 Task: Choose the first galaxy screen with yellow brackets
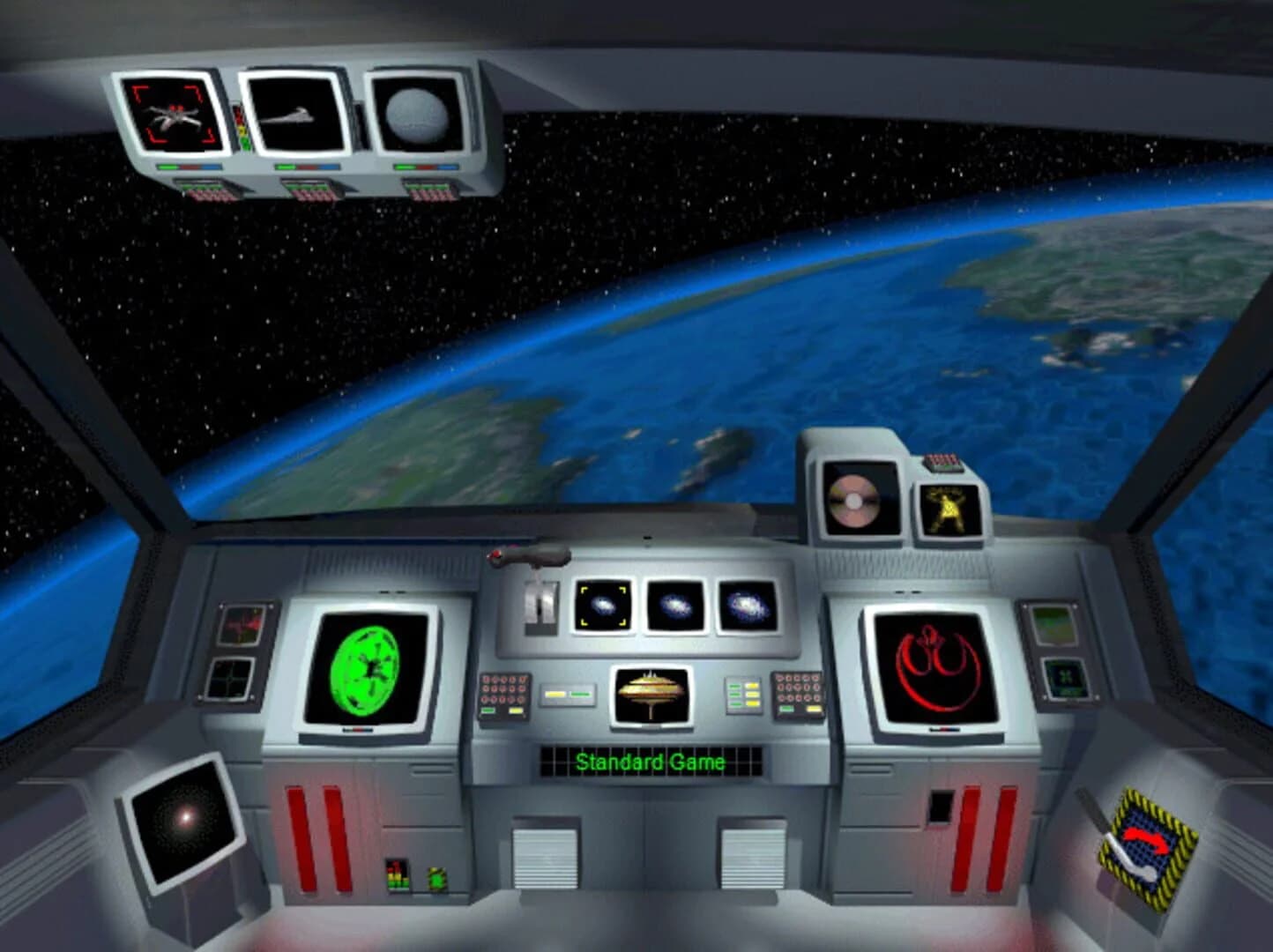[605, 606]
